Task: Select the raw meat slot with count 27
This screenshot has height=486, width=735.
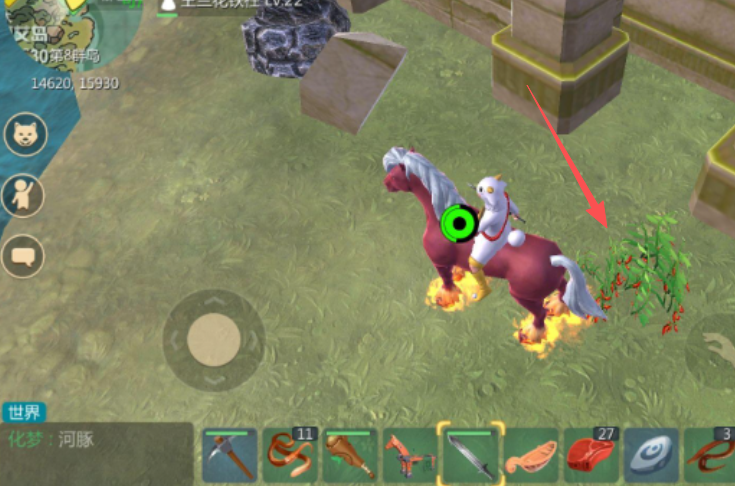Action: point(591,456)
